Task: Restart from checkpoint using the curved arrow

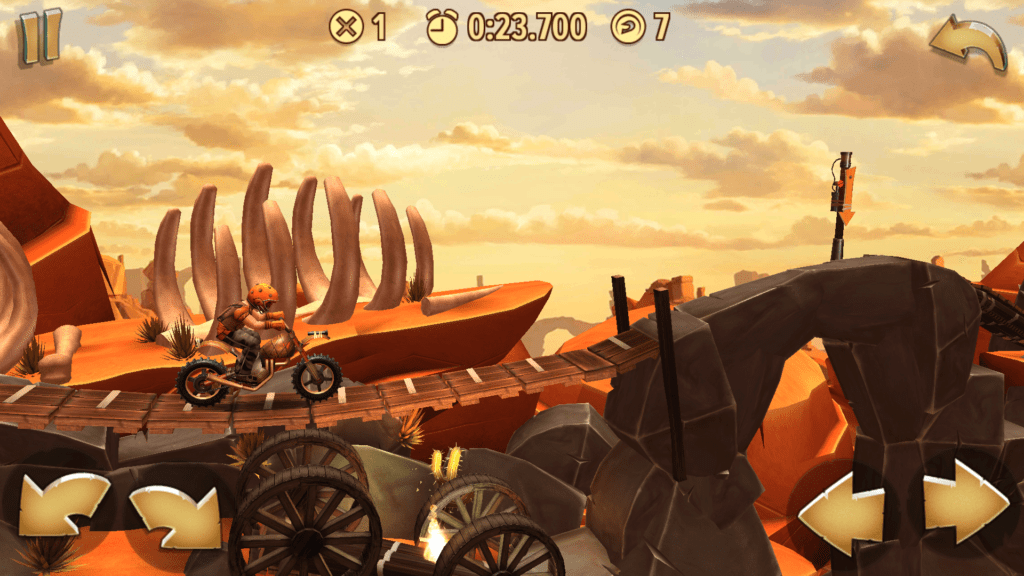Action: click(967, 44)
